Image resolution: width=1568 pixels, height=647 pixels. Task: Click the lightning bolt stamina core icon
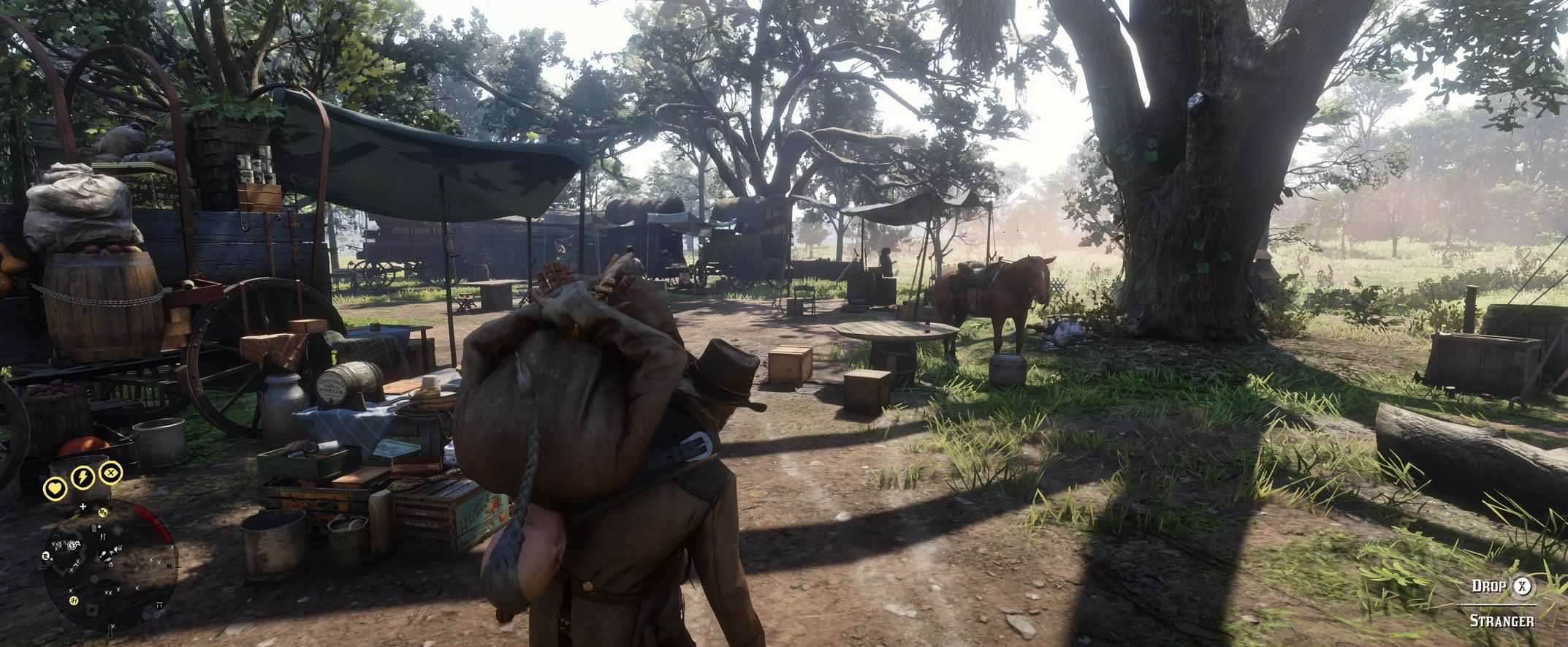82,478
